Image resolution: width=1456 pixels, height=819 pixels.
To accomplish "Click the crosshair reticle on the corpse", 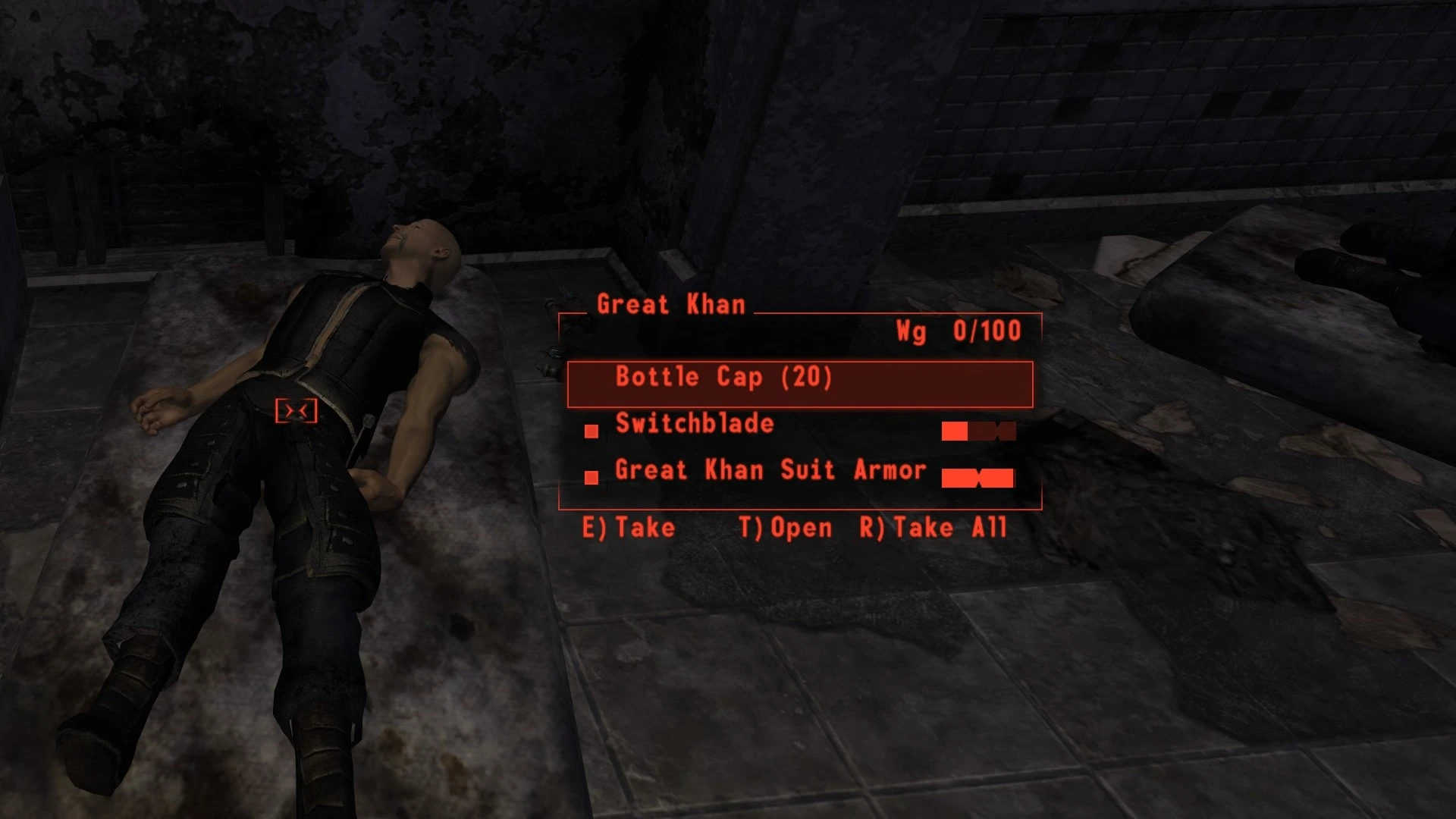I will 296,410.
